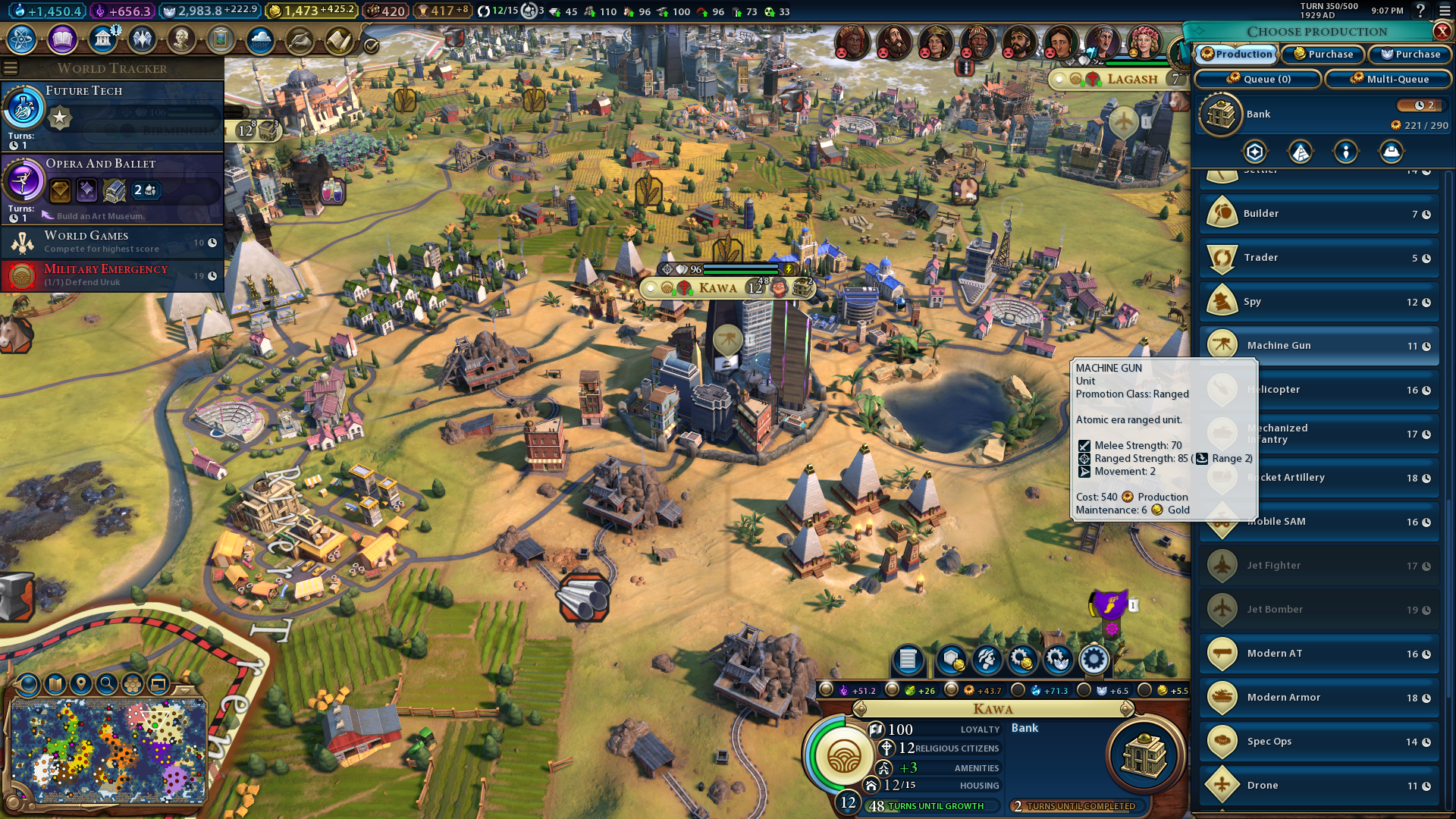The image size is (1456, 819).
Task: Choose Builder from the production list
Action: pyautogui.click(x=1319, y=214)
